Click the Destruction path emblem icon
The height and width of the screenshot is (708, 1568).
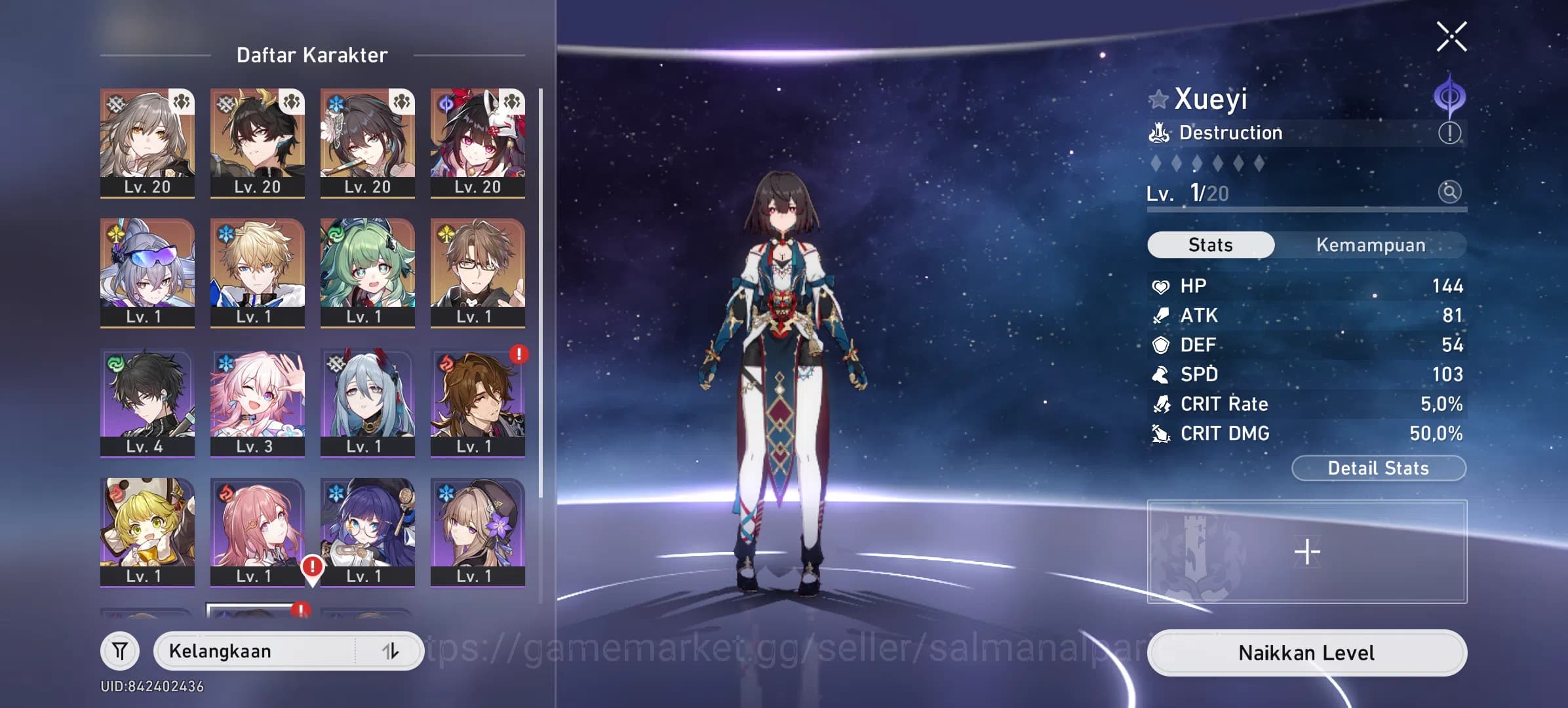[1160, 132]
